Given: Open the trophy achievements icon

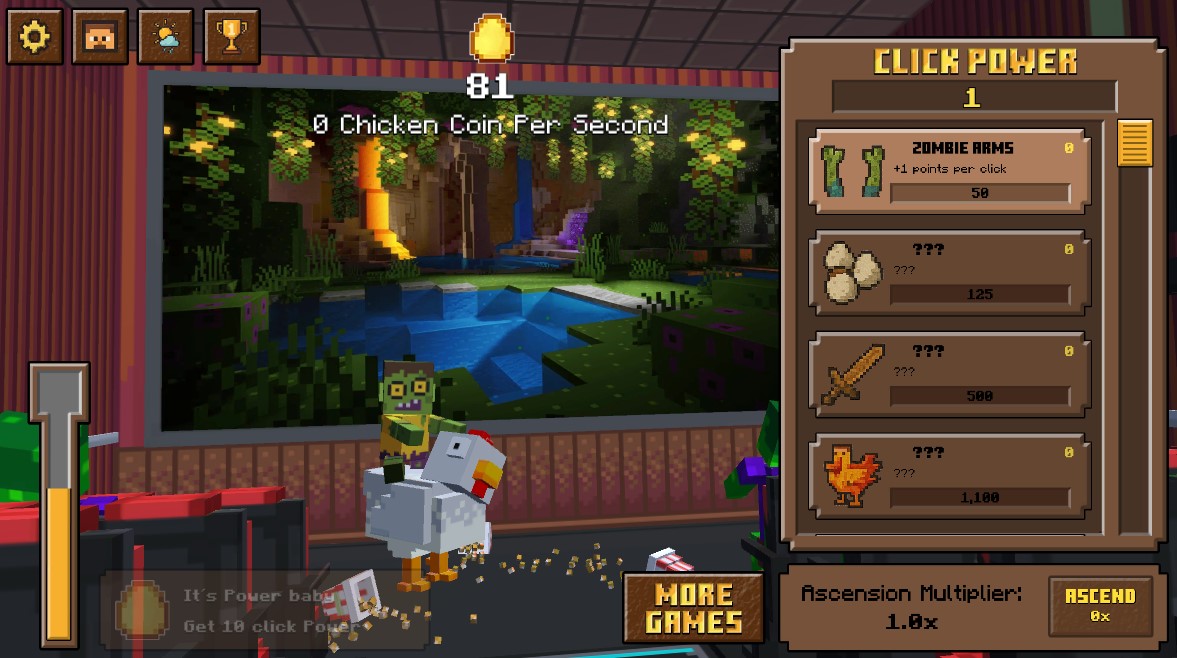Looking at the screenshot, I should coord(232,38).
